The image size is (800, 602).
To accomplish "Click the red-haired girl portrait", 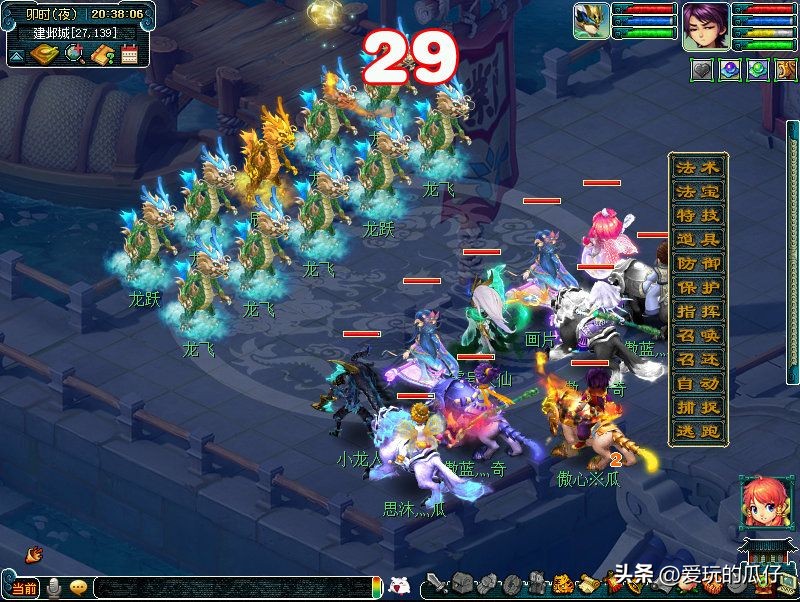I will [759, 502].
